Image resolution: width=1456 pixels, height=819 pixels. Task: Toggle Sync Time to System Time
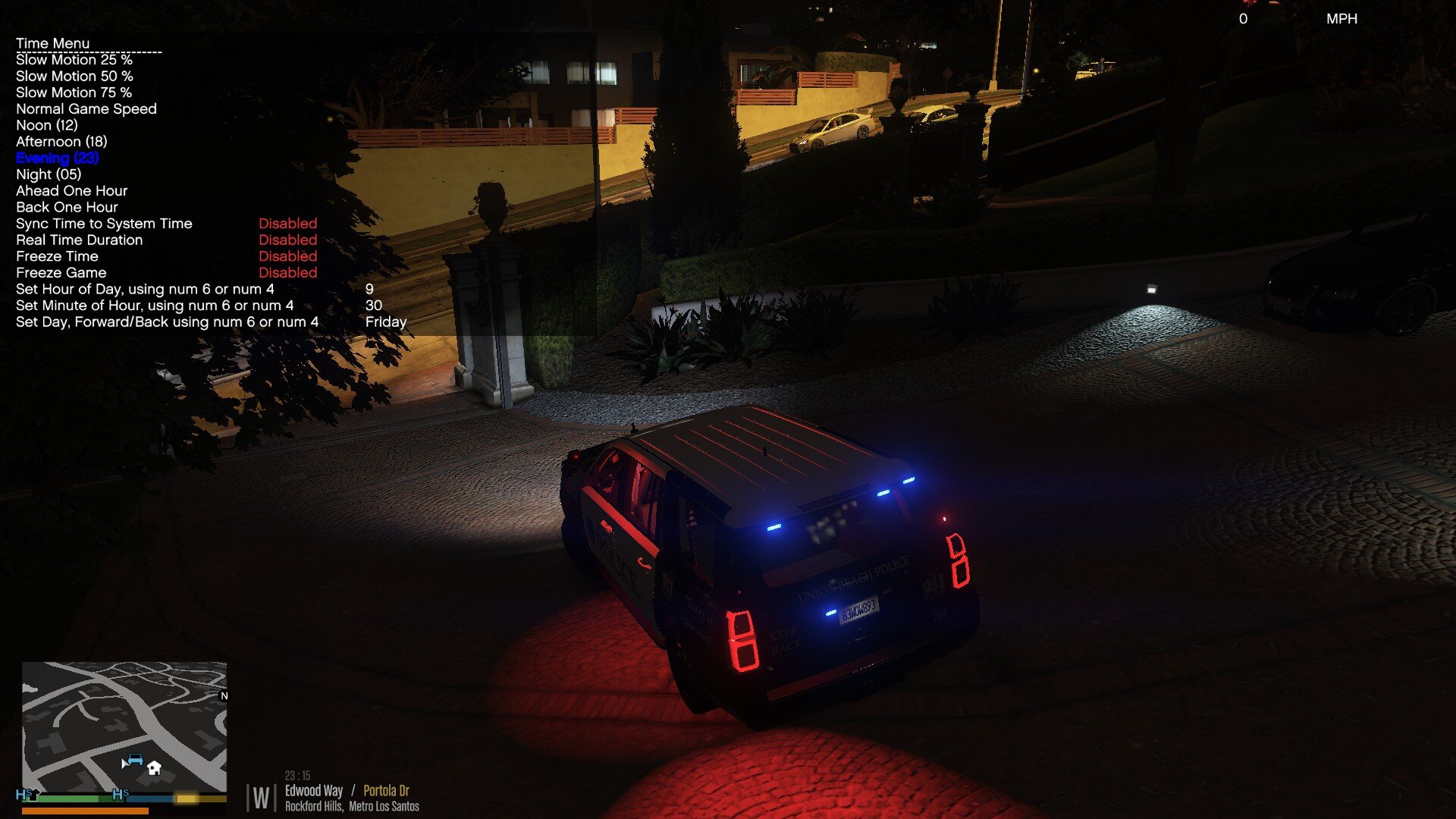click(104, 224)
